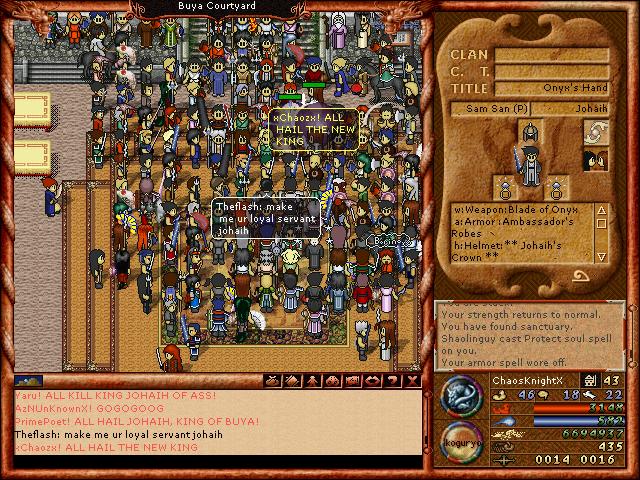640x480 pixels.
Task: Click the X icon in the toolbar
Action: pyautogui.click(x=412, y=381)
